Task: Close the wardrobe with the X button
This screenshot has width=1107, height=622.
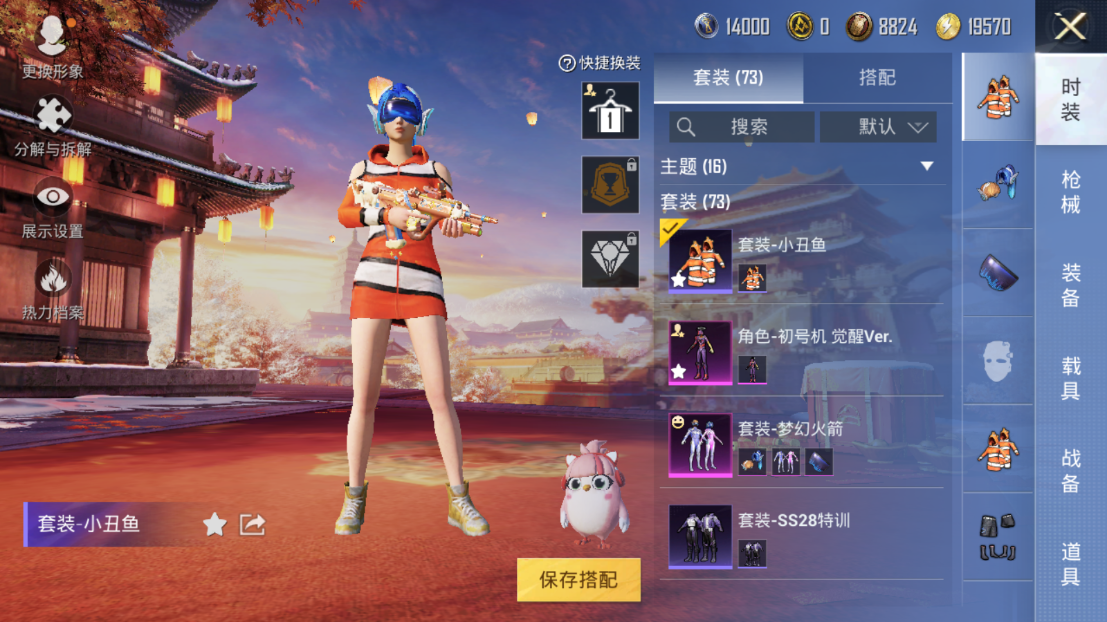Action: [x=1070, y=27]
